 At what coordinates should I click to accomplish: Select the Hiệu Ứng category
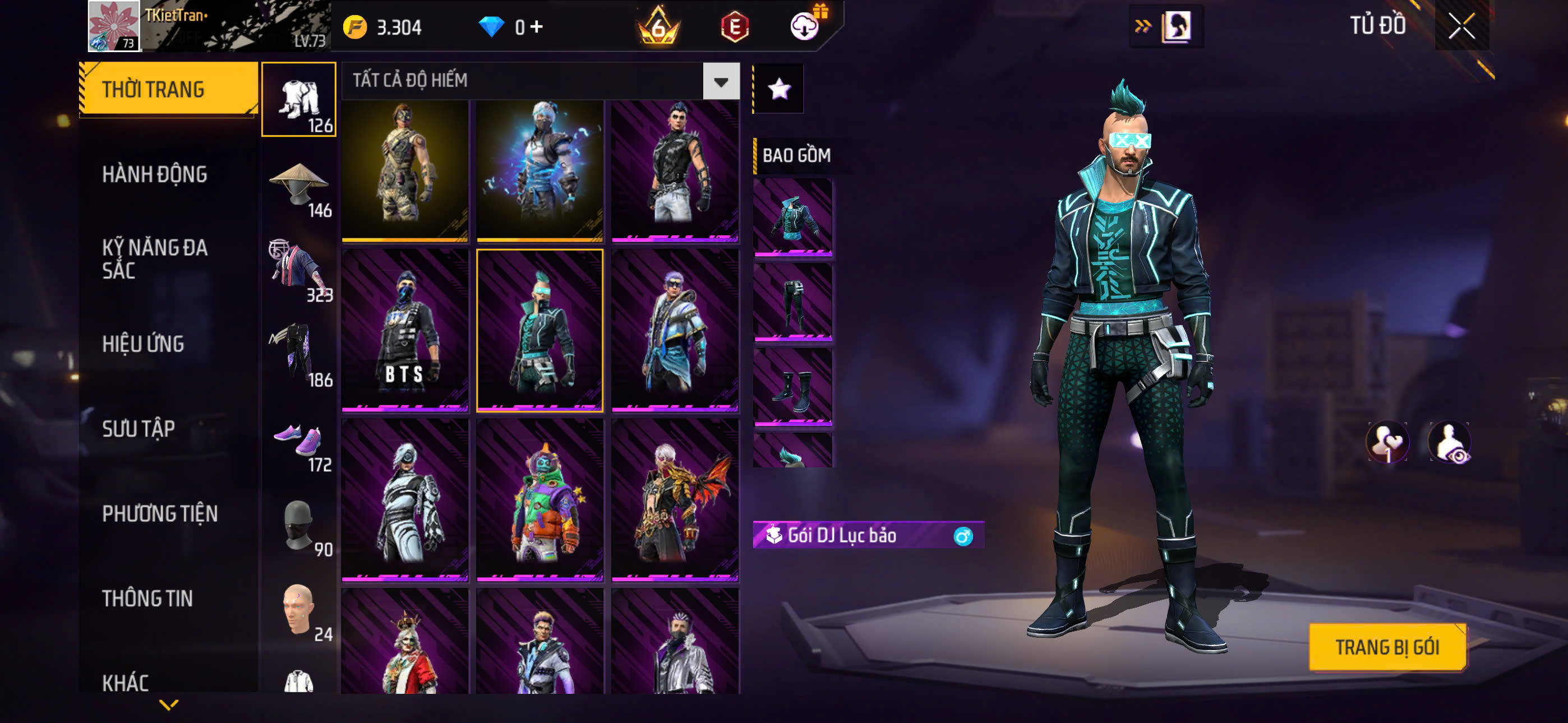143,344
